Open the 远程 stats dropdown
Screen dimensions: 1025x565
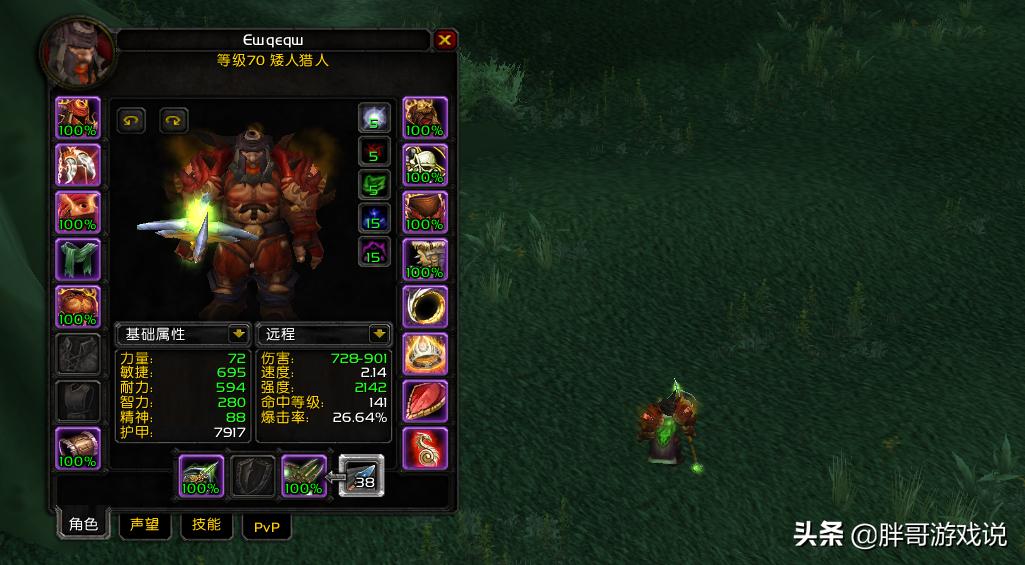coord(379,334)
